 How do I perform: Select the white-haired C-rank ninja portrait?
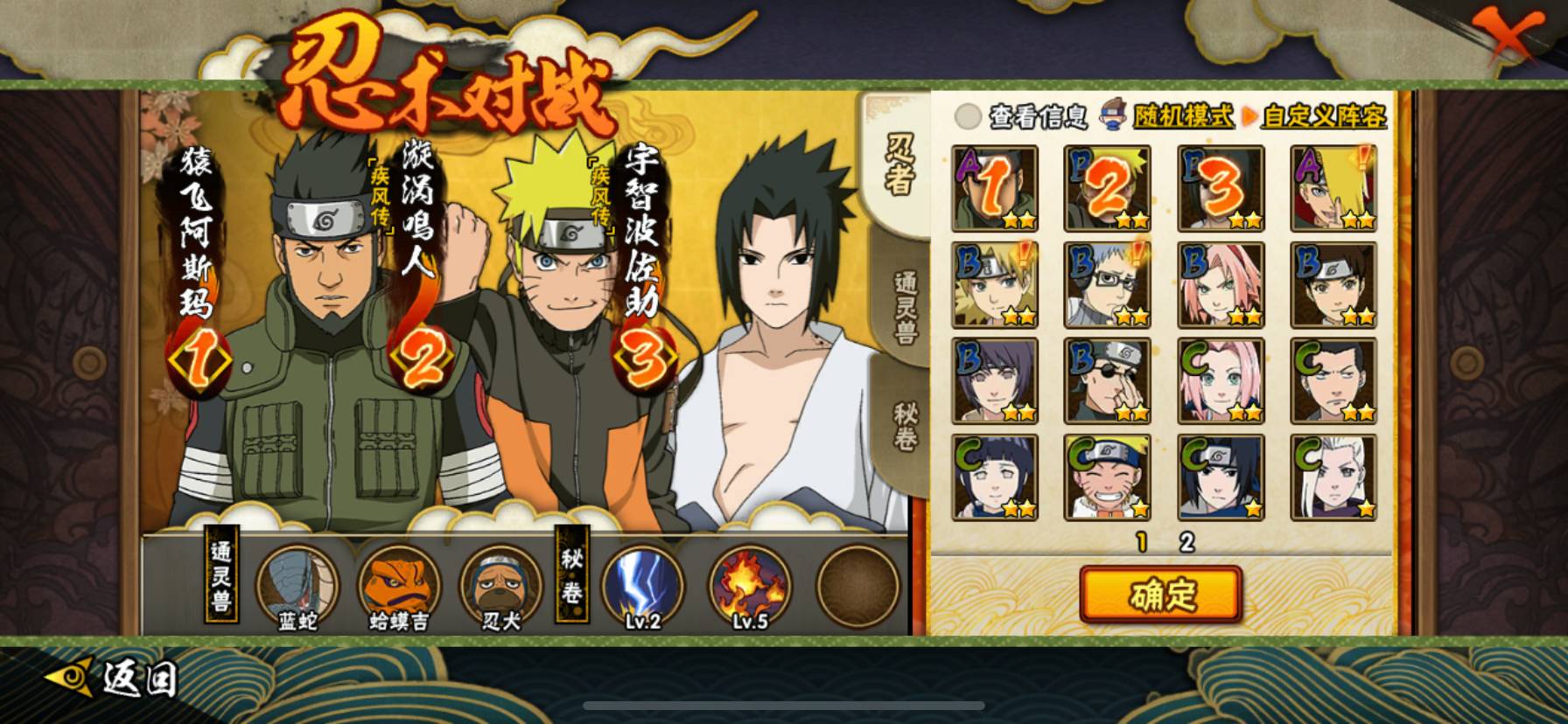(1333, 477)
